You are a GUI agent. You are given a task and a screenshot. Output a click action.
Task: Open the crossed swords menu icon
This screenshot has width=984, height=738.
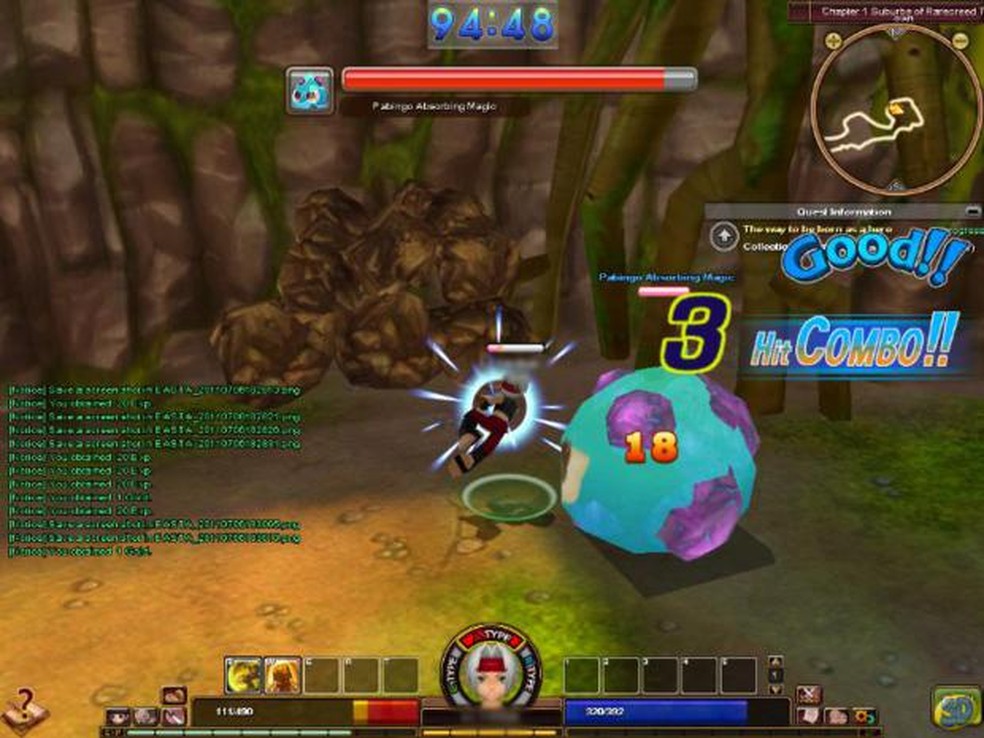tap(810, 693)
